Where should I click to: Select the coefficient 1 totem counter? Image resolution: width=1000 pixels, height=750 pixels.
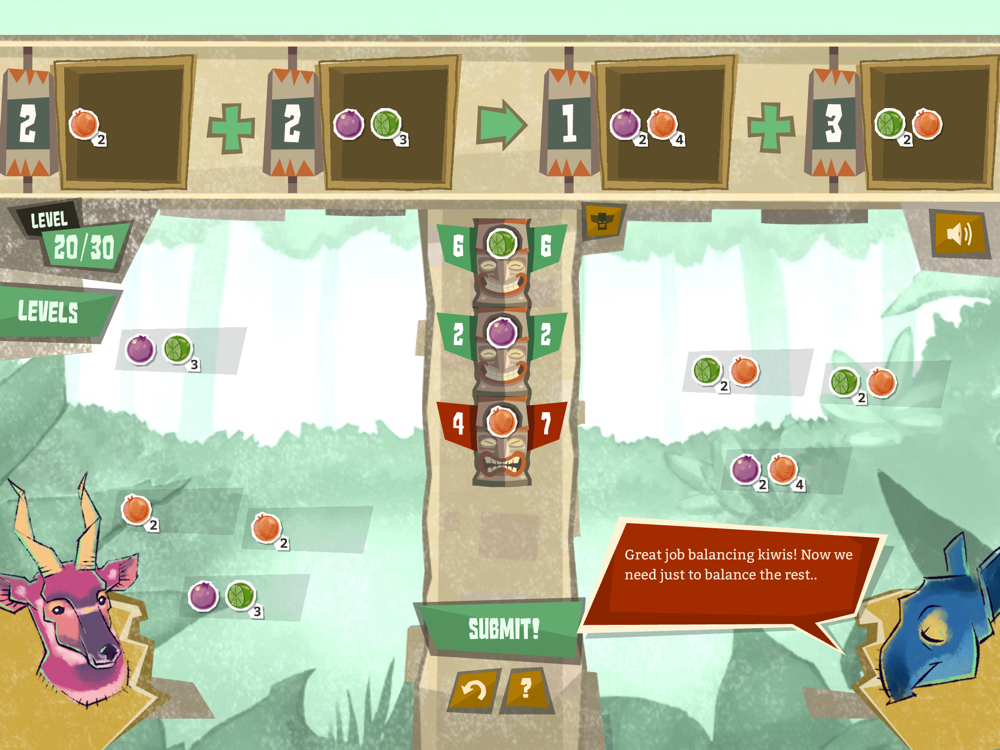568,124
